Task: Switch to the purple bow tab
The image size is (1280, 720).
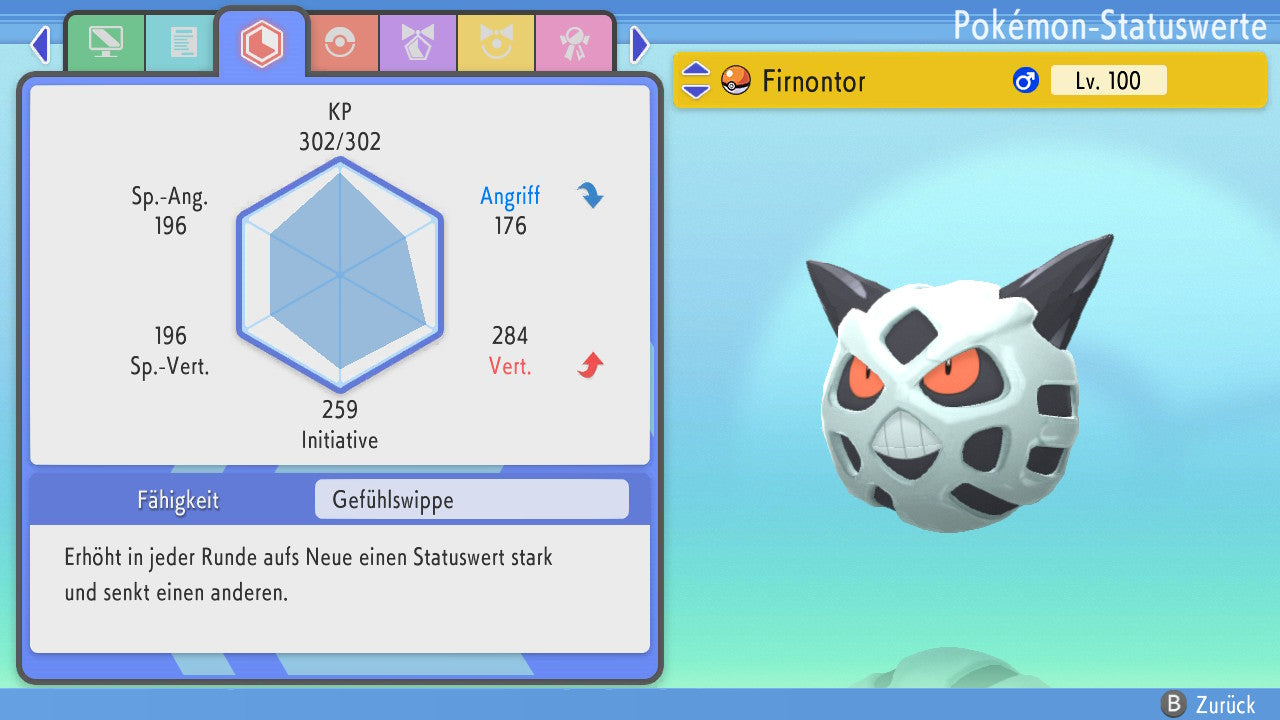Action: click(418, 42)
